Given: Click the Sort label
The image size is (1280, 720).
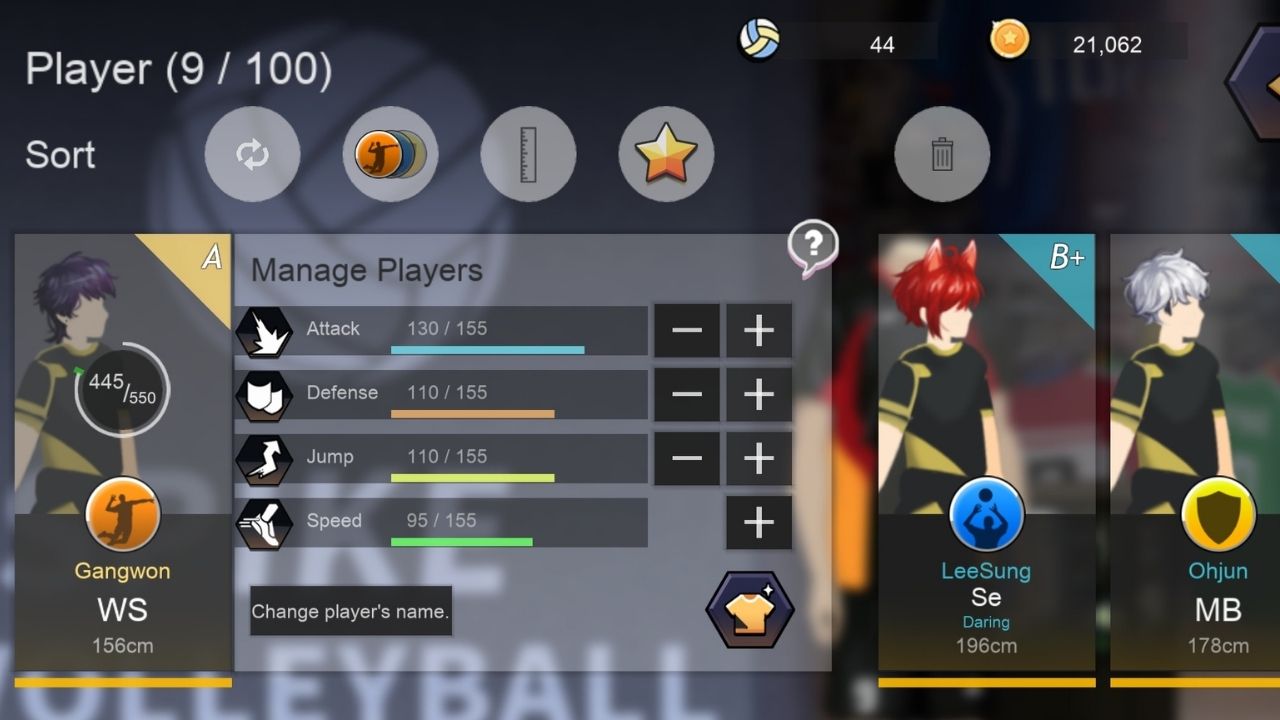Looking at the screenshot, I should tap(60, 154).
